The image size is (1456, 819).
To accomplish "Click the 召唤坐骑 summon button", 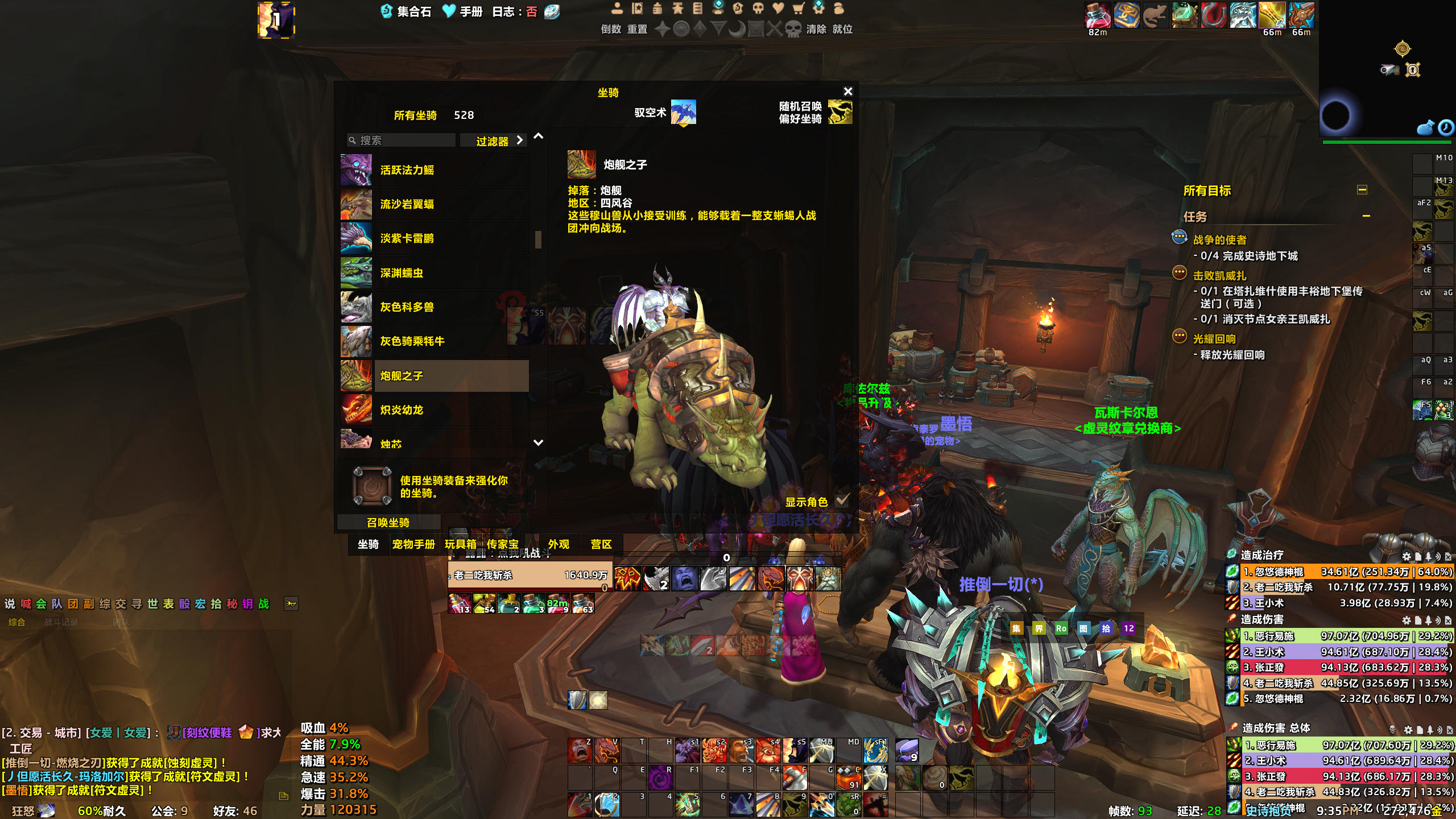I will [x=388, y=522].
